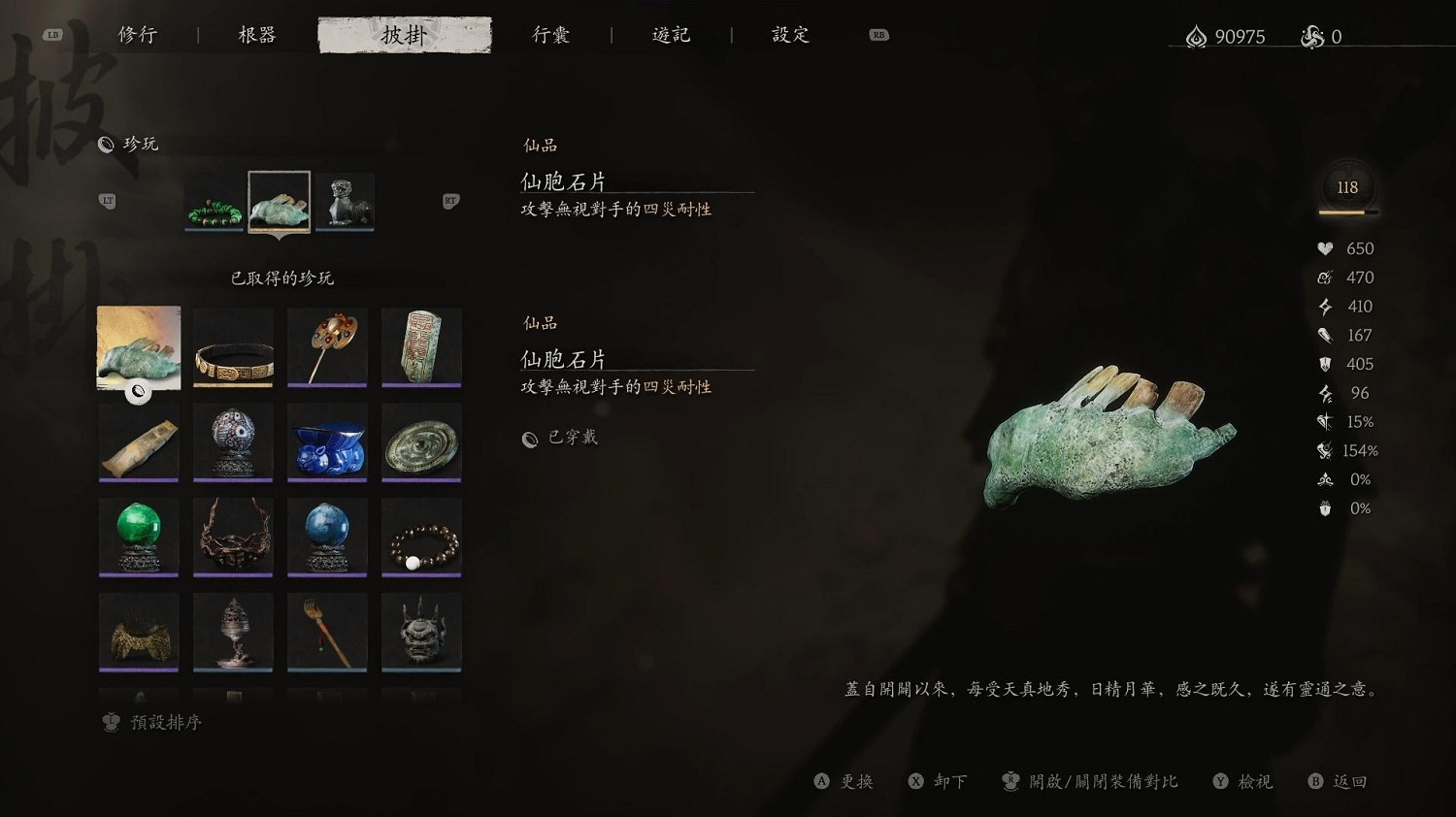Screen dimensions: 1456x817
Task: Click the equipped badge icon on the jade hand thumbnail
Action: click(x=138, y=392)
